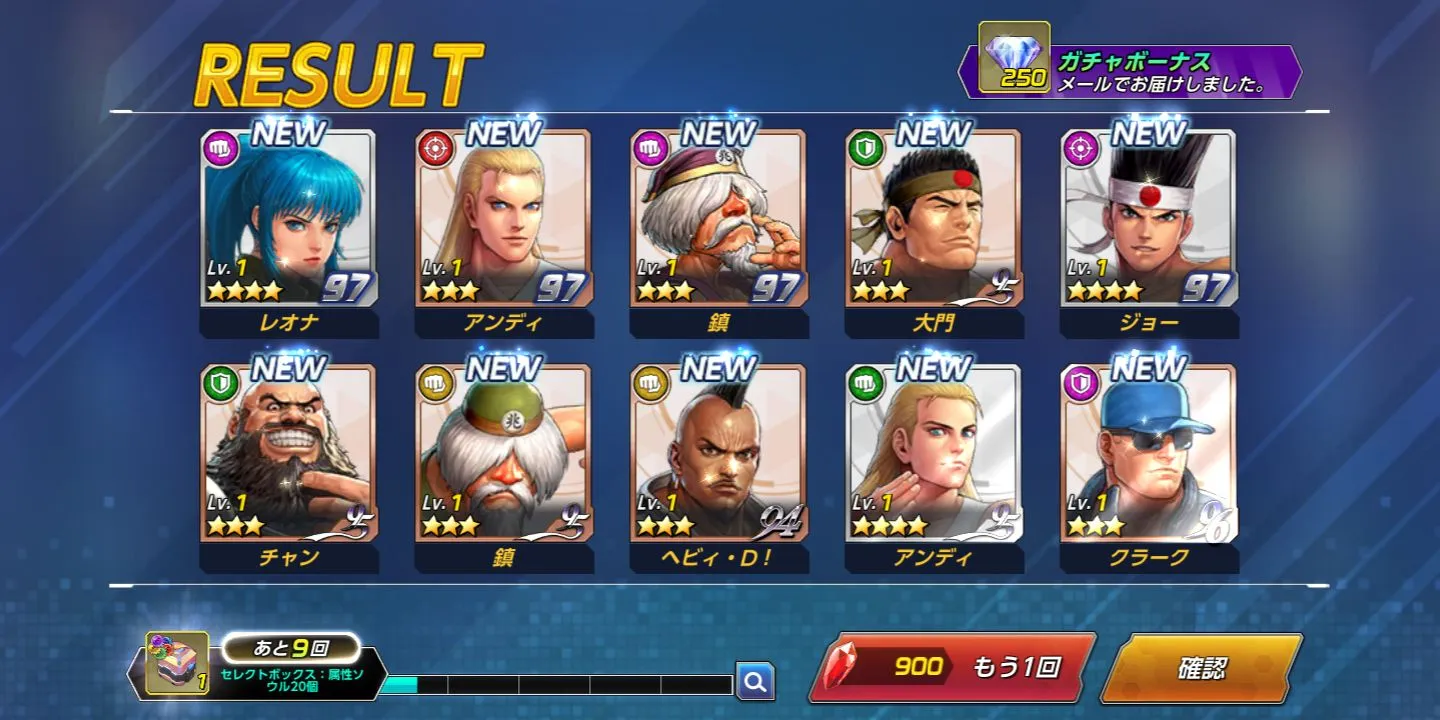This screenshot has height=720, width=1440.
Task: Summon again for 900 rubies
Action: [951, 667]
